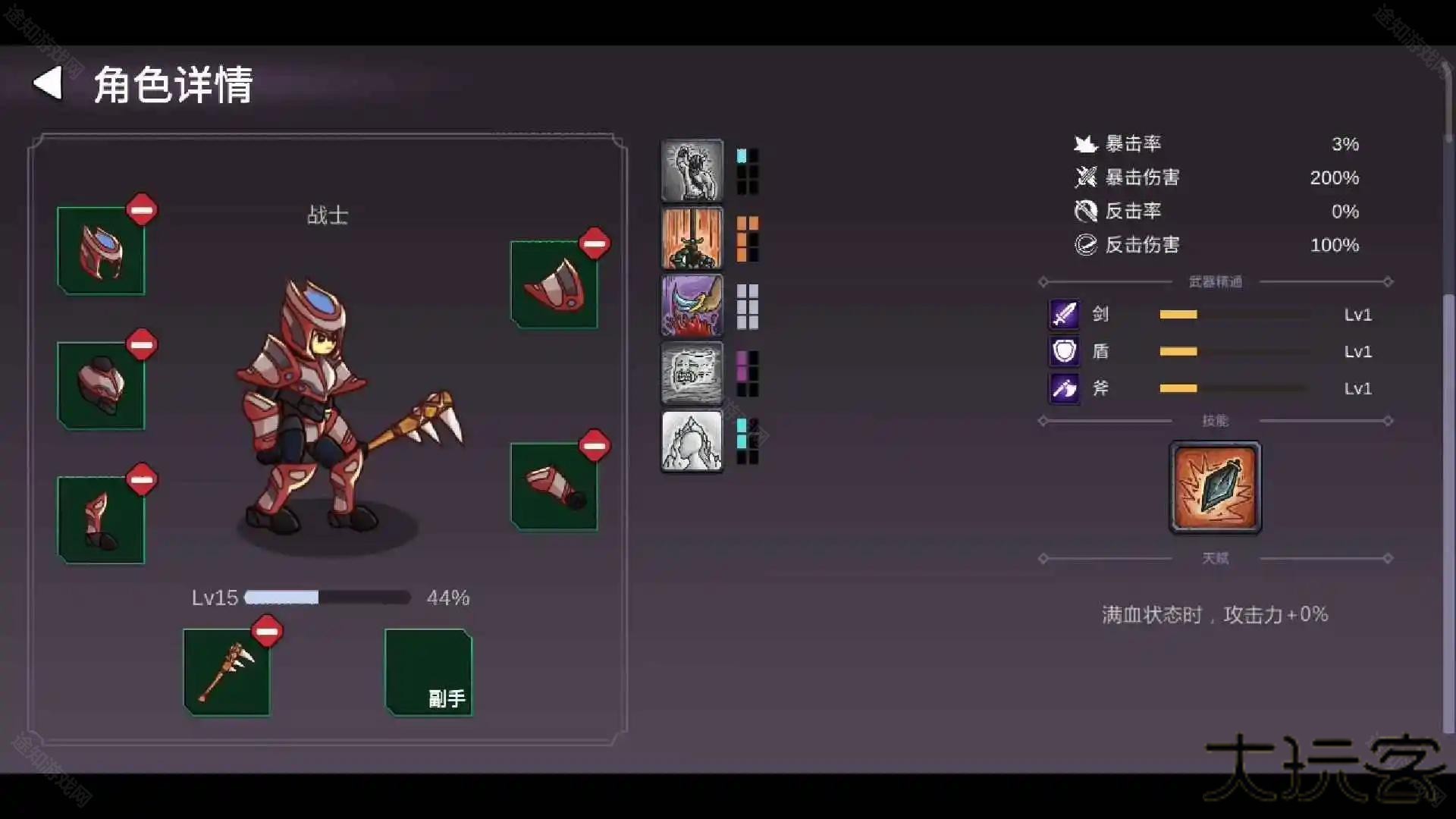The width and height of the screenshot is (1456, 819).
Task: Open the top beast portrait in the monster column
Action: (x=692, y=170)
